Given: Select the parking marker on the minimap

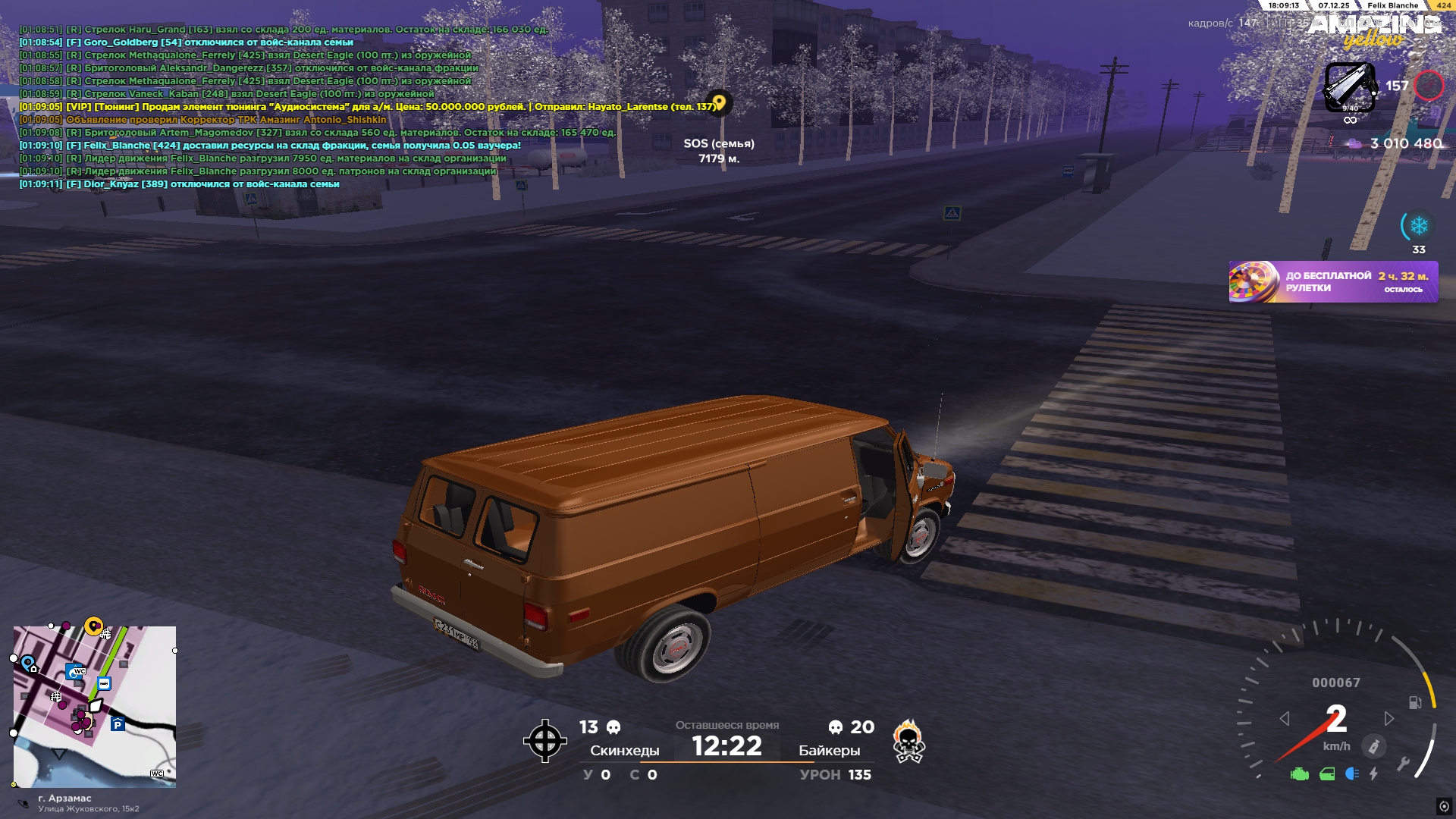Looking at the screenshot, I should 118,724.
